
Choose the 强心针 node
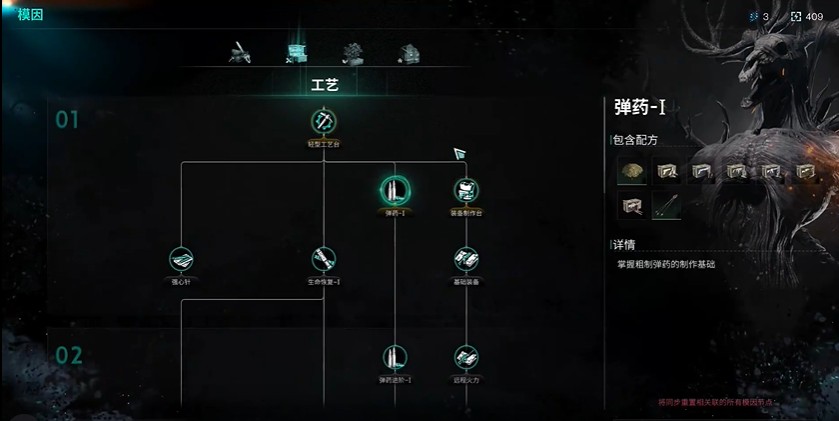[x=181, y=259]
